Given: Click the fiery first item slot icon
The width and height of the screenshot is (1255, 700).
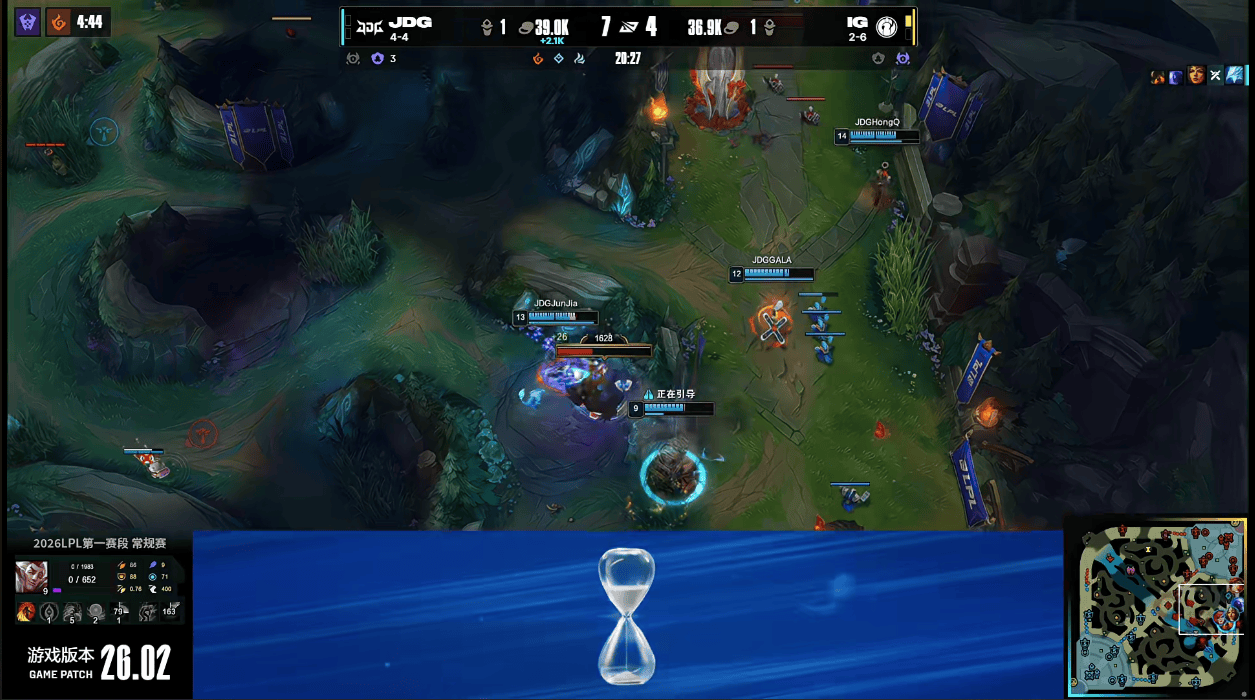Looking at the screenshot, I should point(27,611).
